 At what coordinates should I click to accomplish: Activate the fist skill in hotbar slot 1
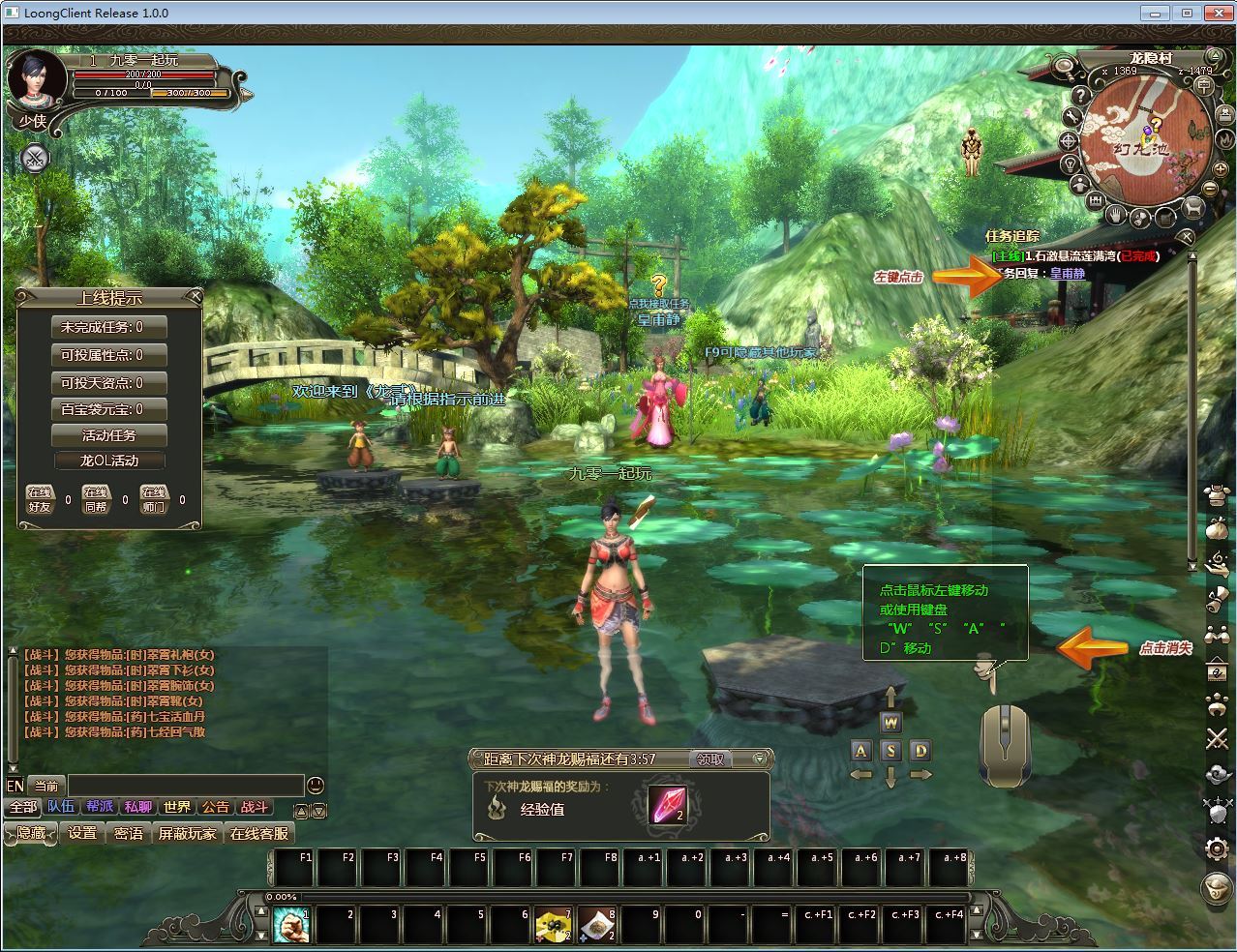[290, 925]
